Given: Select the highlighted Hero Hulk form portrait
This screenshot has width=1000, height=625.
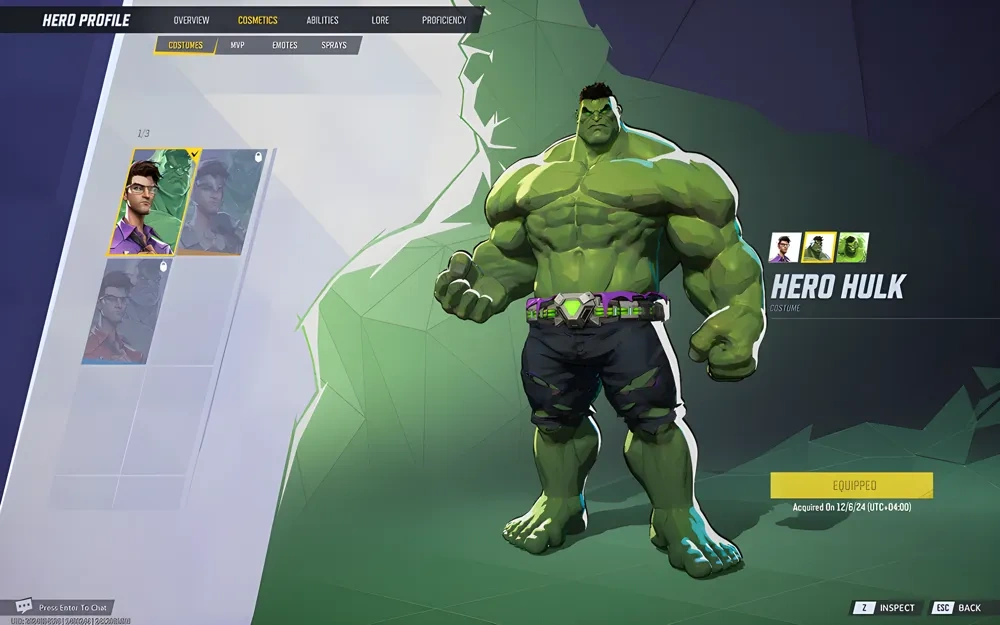Looking at the screenshot, I should (818, 247).
